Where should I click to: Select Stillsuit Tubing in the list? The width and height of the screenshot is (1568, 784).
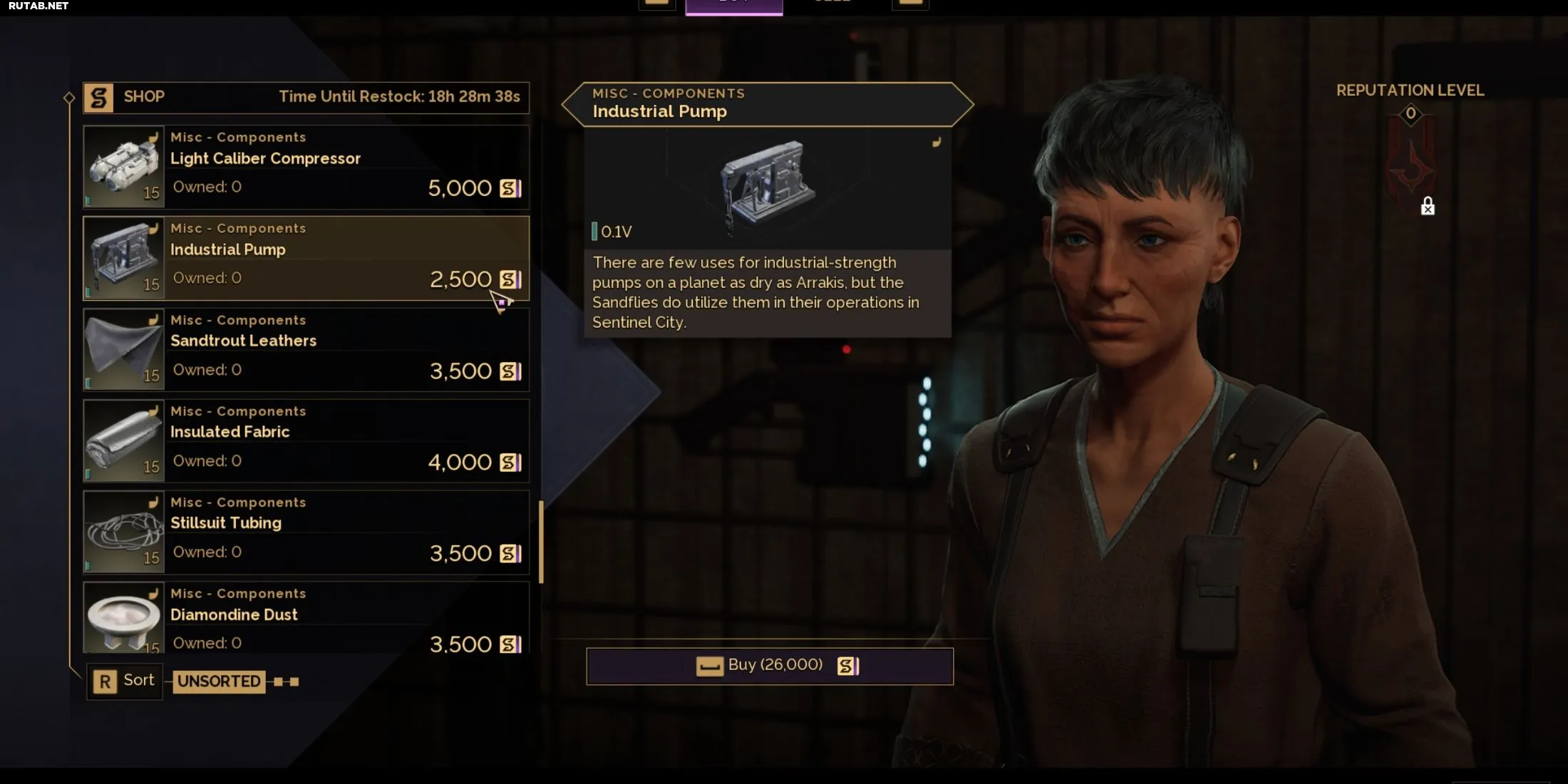(x=306, y=532)
